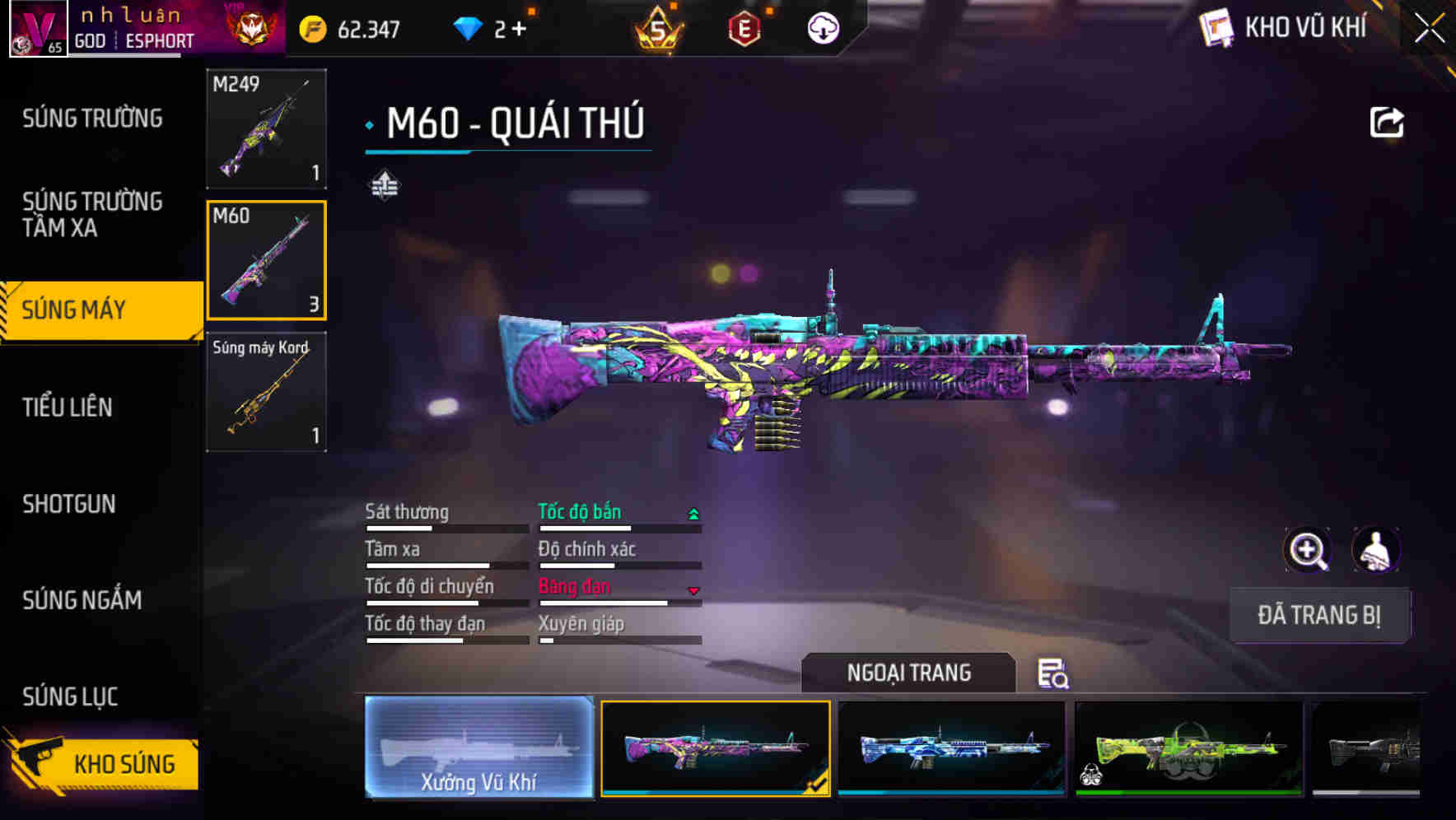Open the cloud download icon
1456x820 pixels.
point(823,29)
